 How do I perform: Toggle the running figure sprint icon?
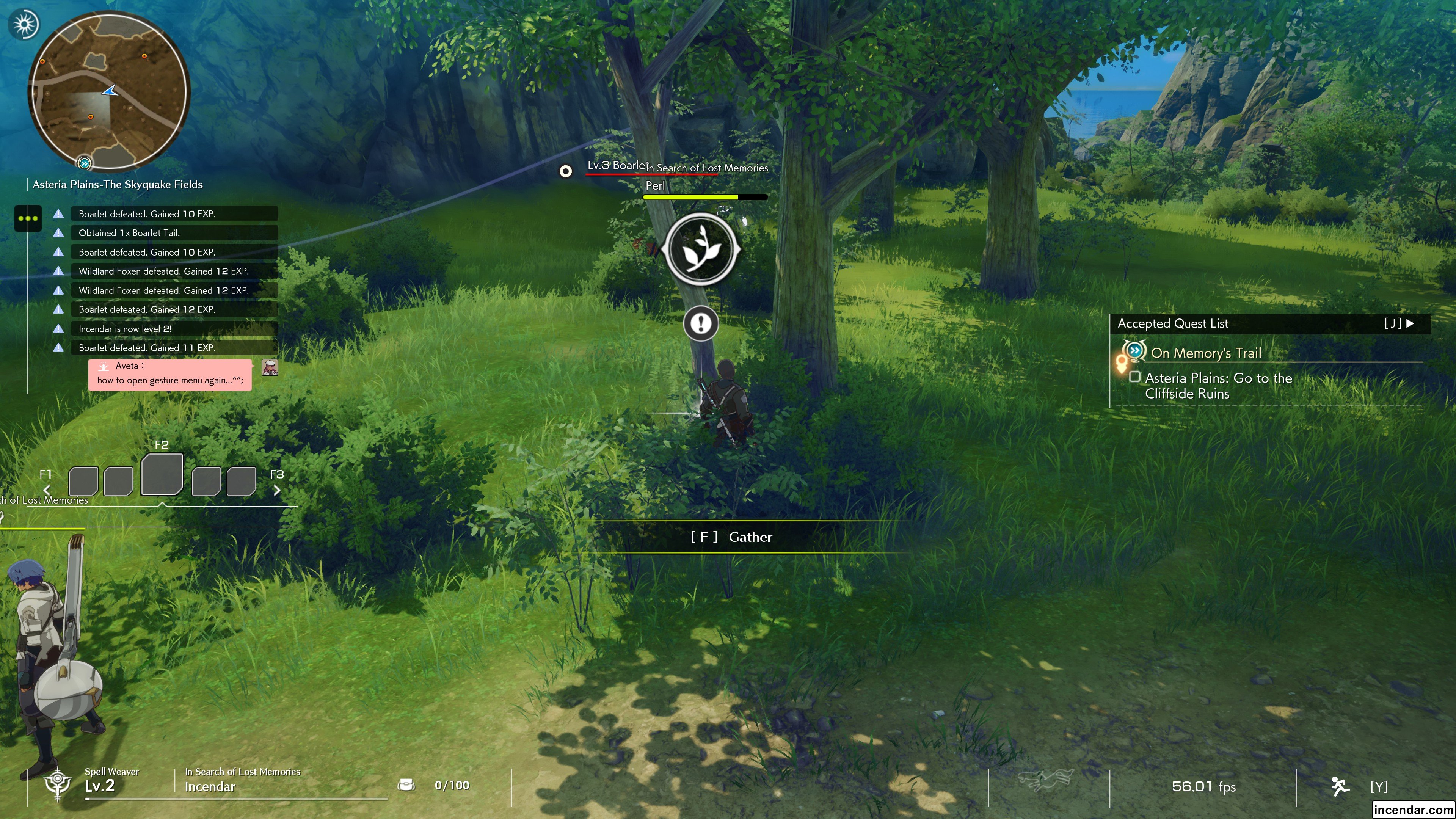point(1340,786)
